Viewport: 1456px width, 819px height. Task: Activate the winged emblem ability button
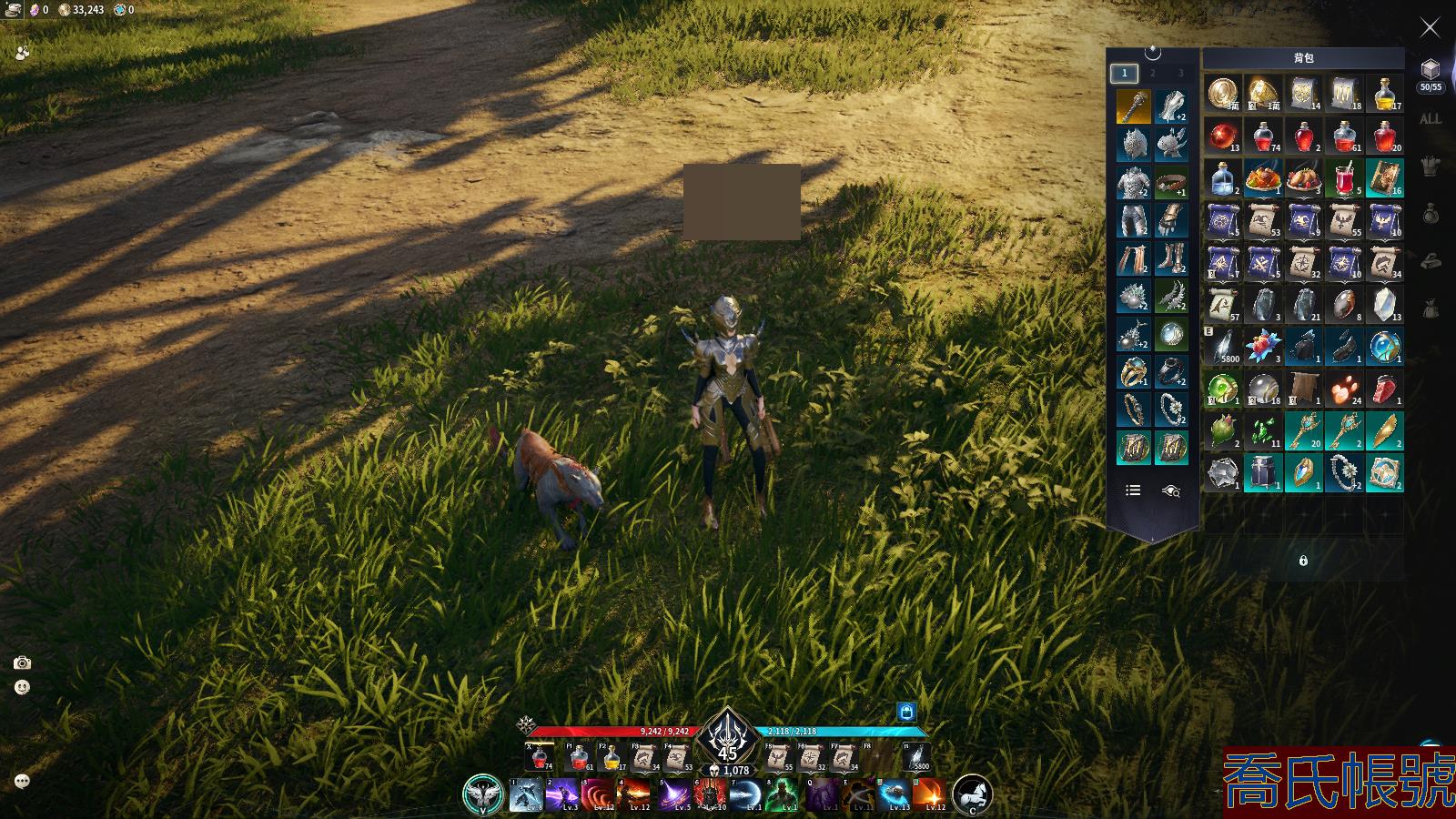(x=482, y=794)
